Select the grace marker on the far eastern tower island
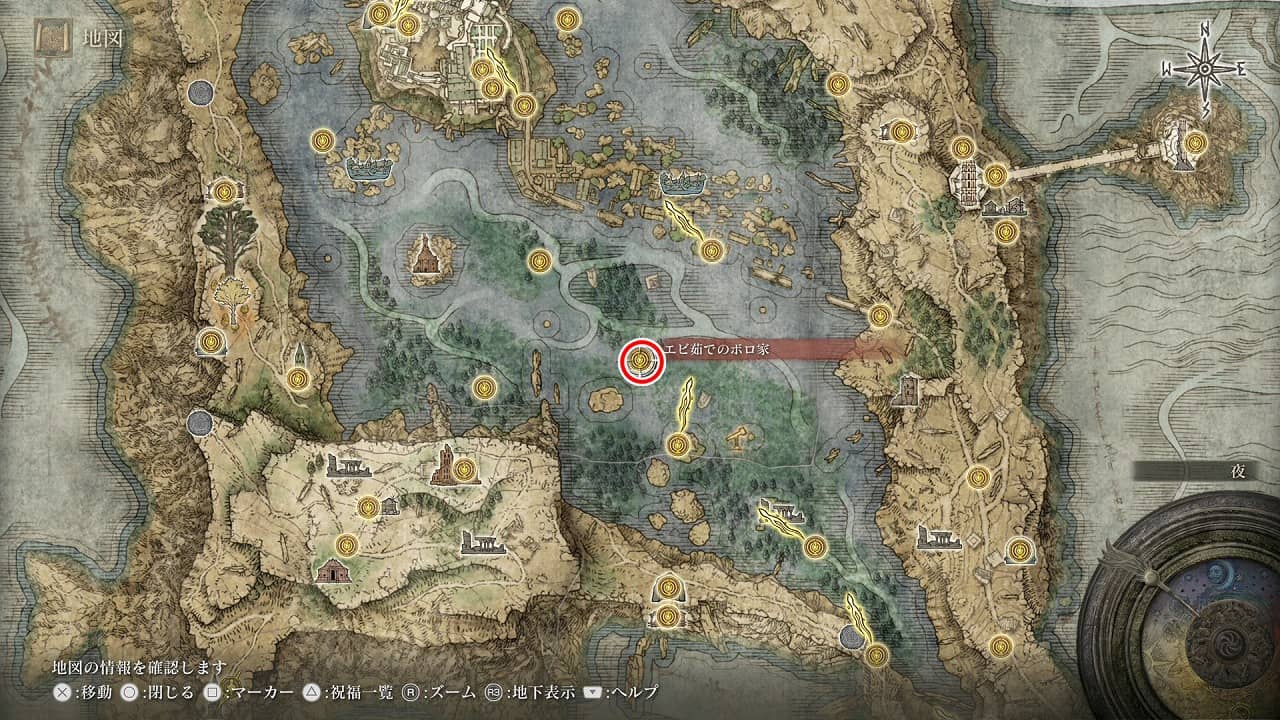Viewport: 1280px width, 720px height. [x=1194, y=143]
